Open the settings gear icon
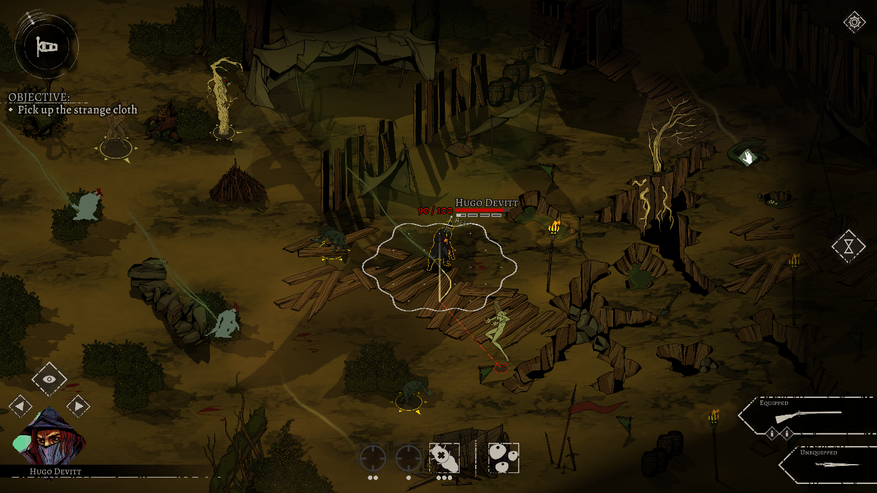This screenshot has height=493, width=877. (854, 22)
